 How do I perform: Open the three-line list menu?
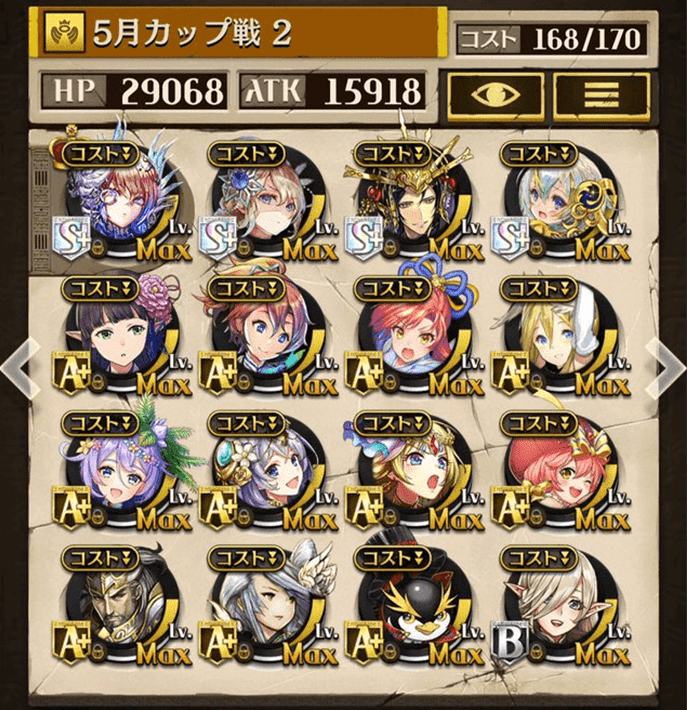pyautogui.click(x=601, y=93)
